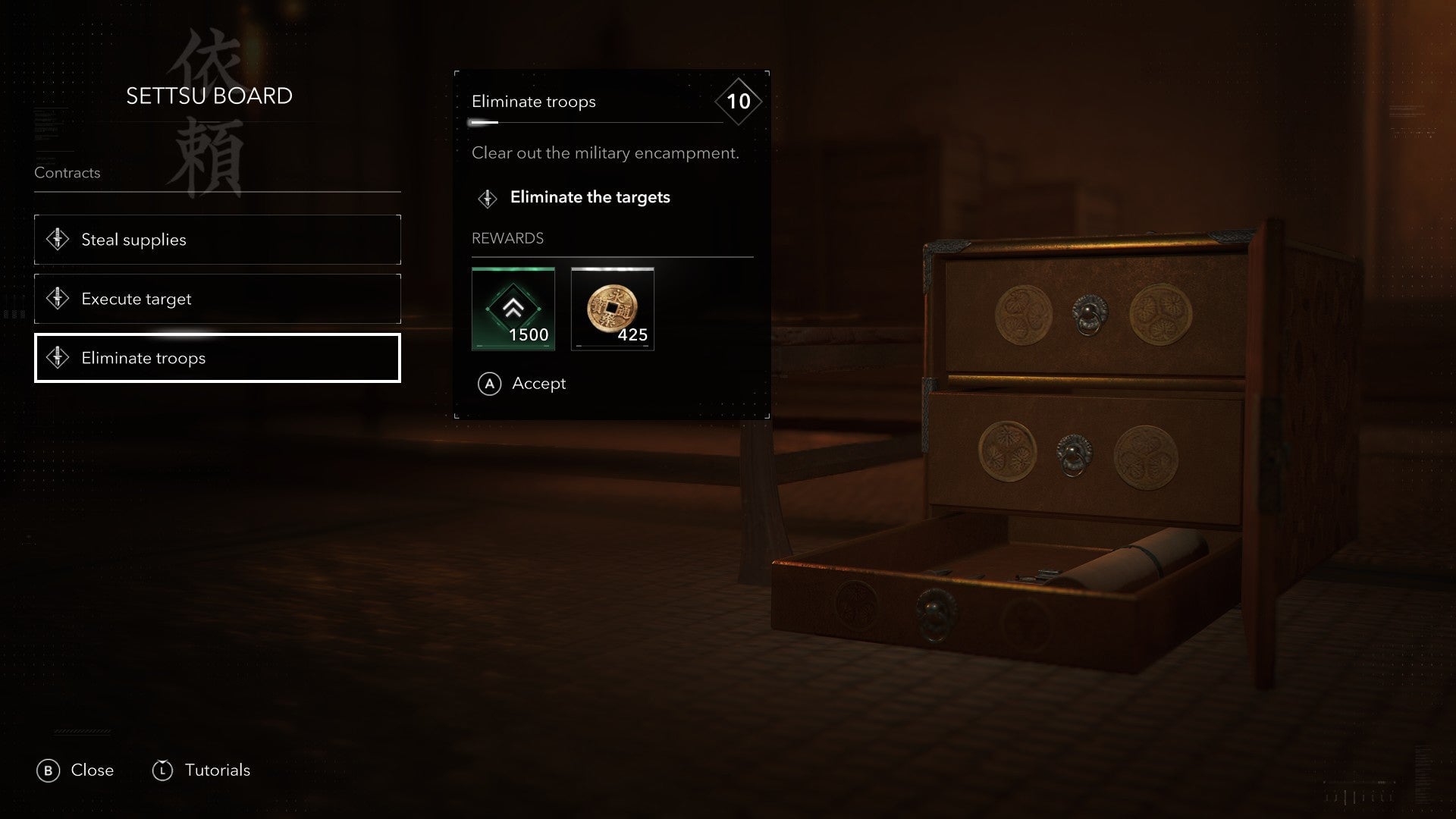Select the Execute target contract entry
Screen dimensions: 1456x819
point(217,299)
